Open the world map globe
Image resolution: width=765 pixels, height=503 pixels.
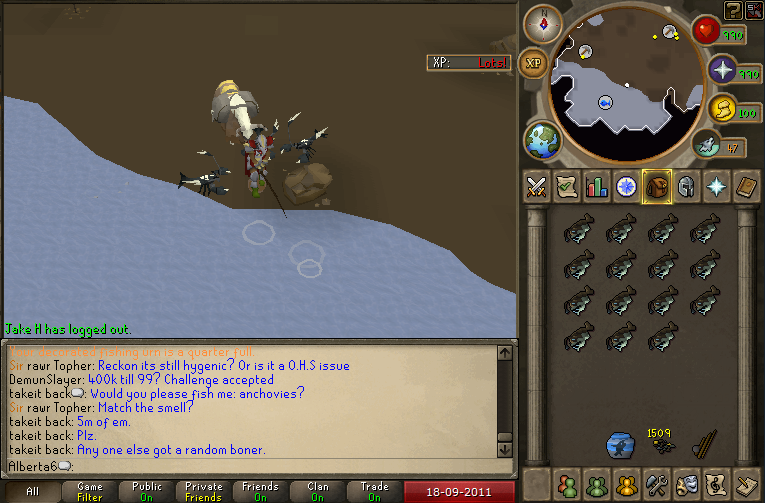(541, 139)
